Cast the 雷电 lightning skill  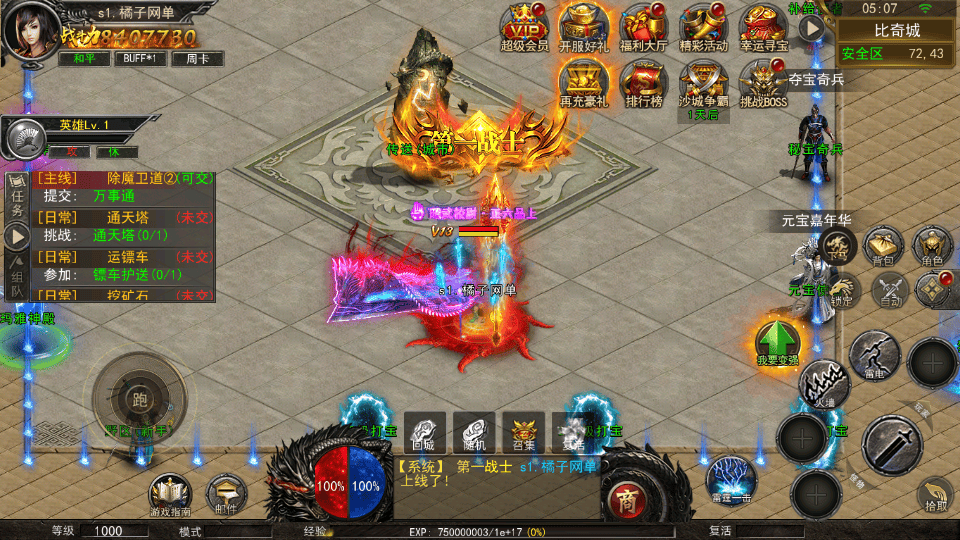[x=874, y=355]
